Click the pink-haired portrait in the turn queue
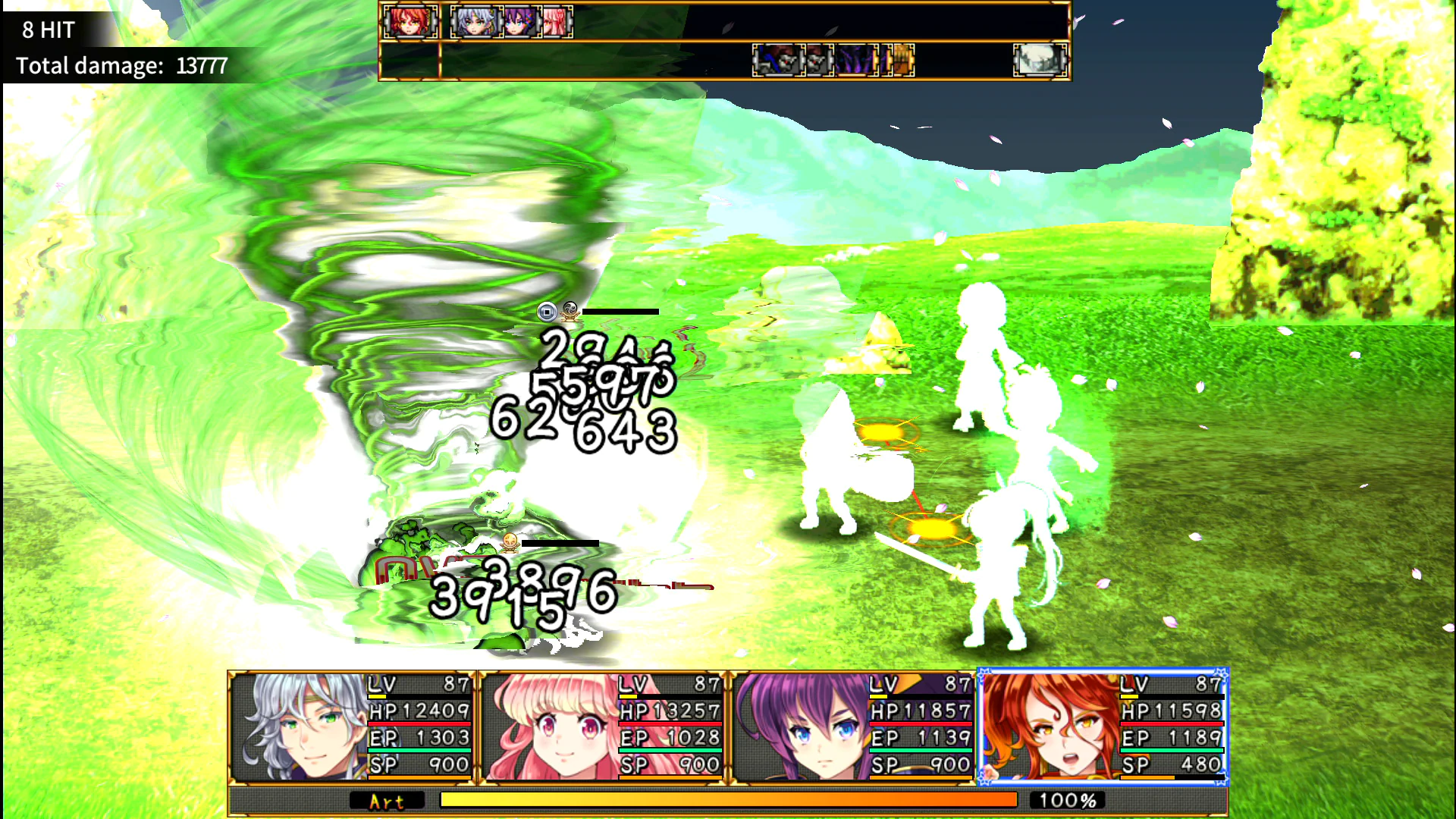Image resolution: width=1456 pixels, height=819 pixels. pyautogui.click(x=555, y=20)
